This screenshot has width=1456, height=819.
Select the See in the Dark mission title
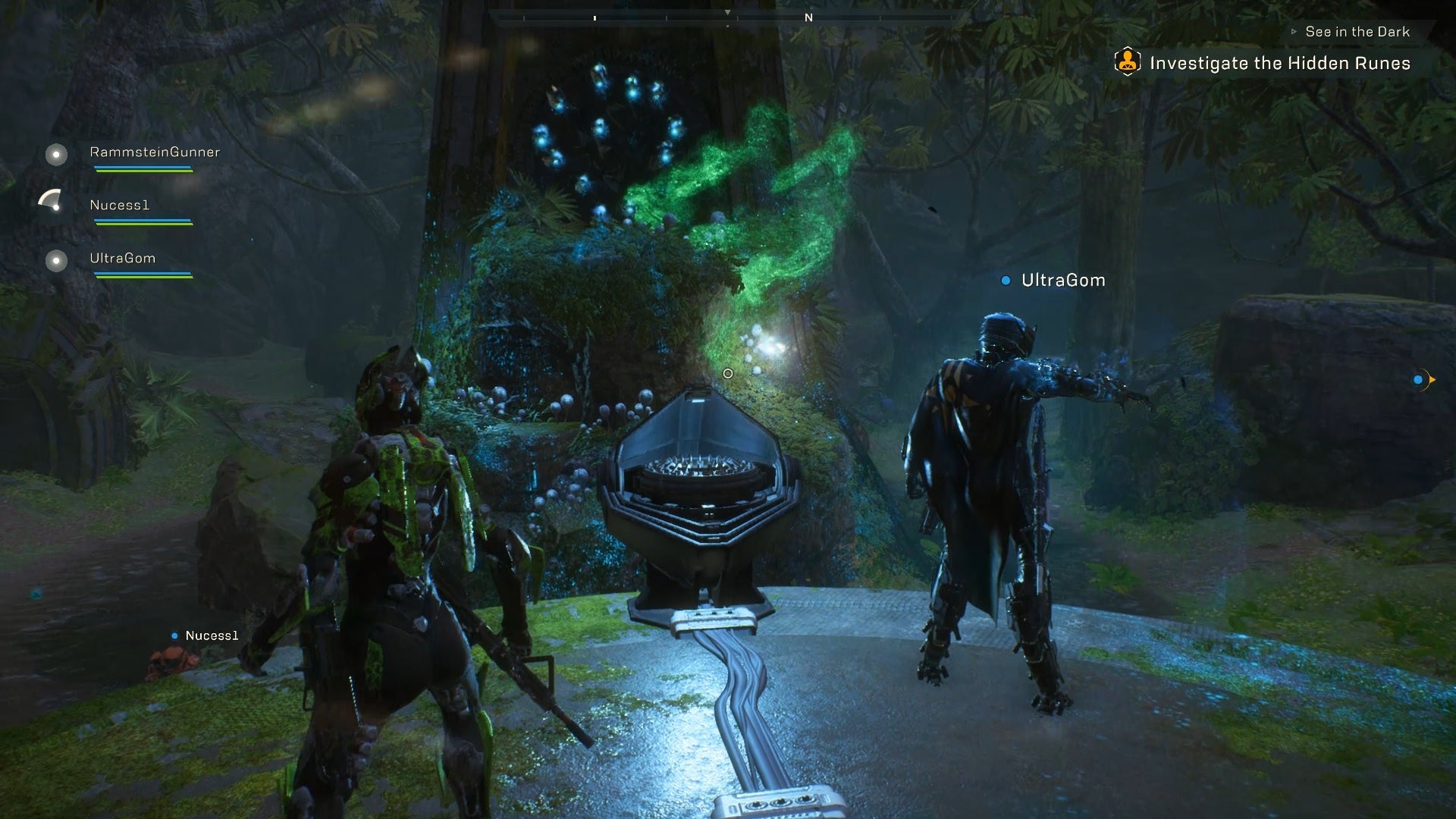[x=1357, y=31]
